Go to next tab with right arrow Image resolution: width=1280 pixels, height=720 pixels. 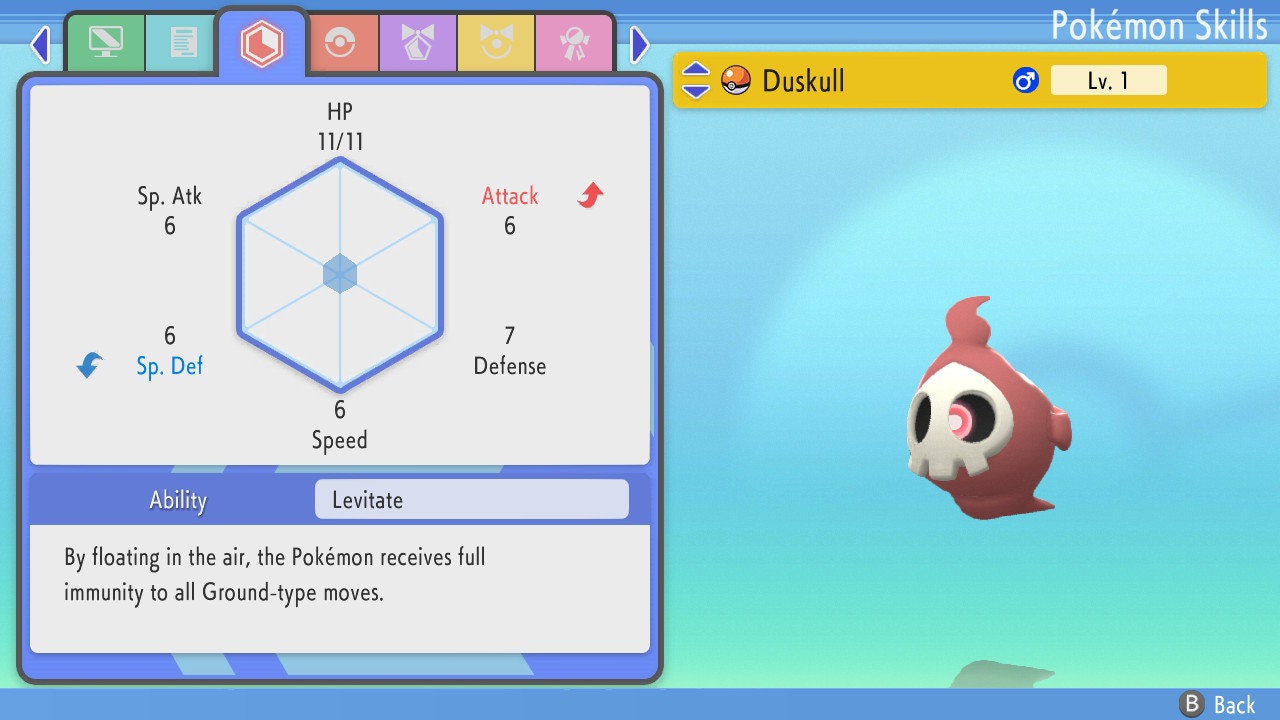click(640, 44)
